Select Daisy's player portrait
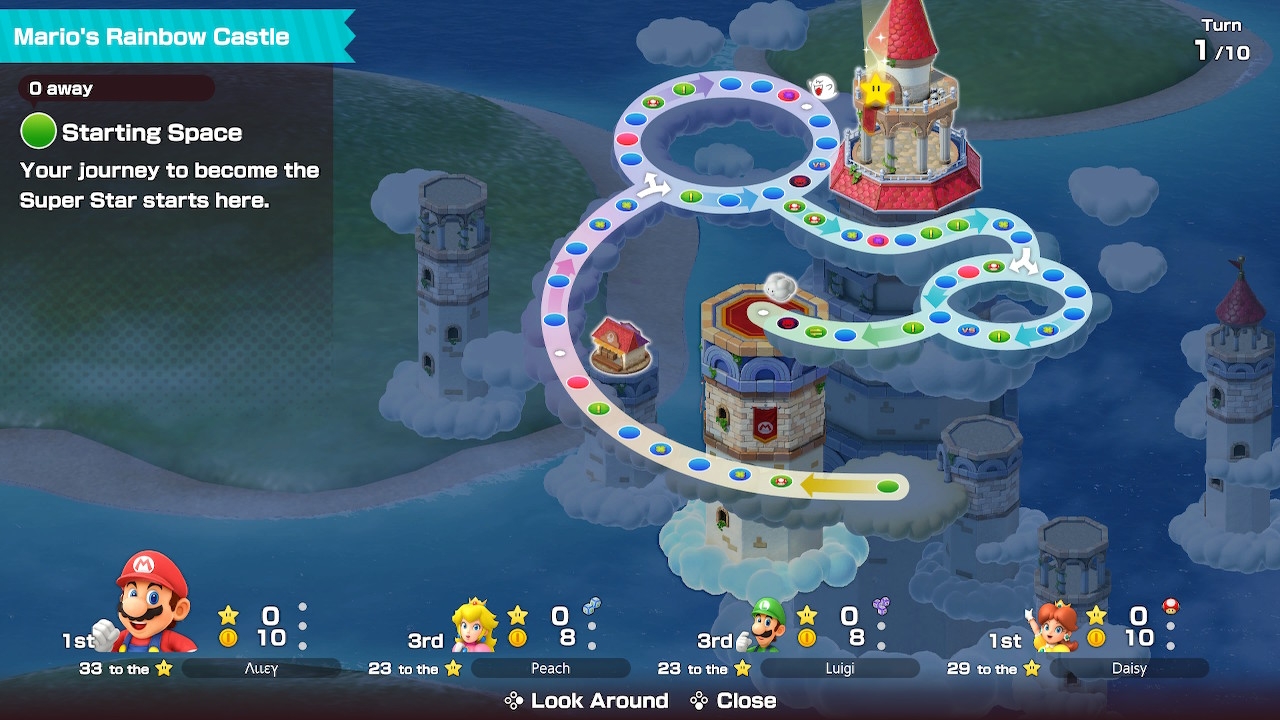 coord(1055,627)
